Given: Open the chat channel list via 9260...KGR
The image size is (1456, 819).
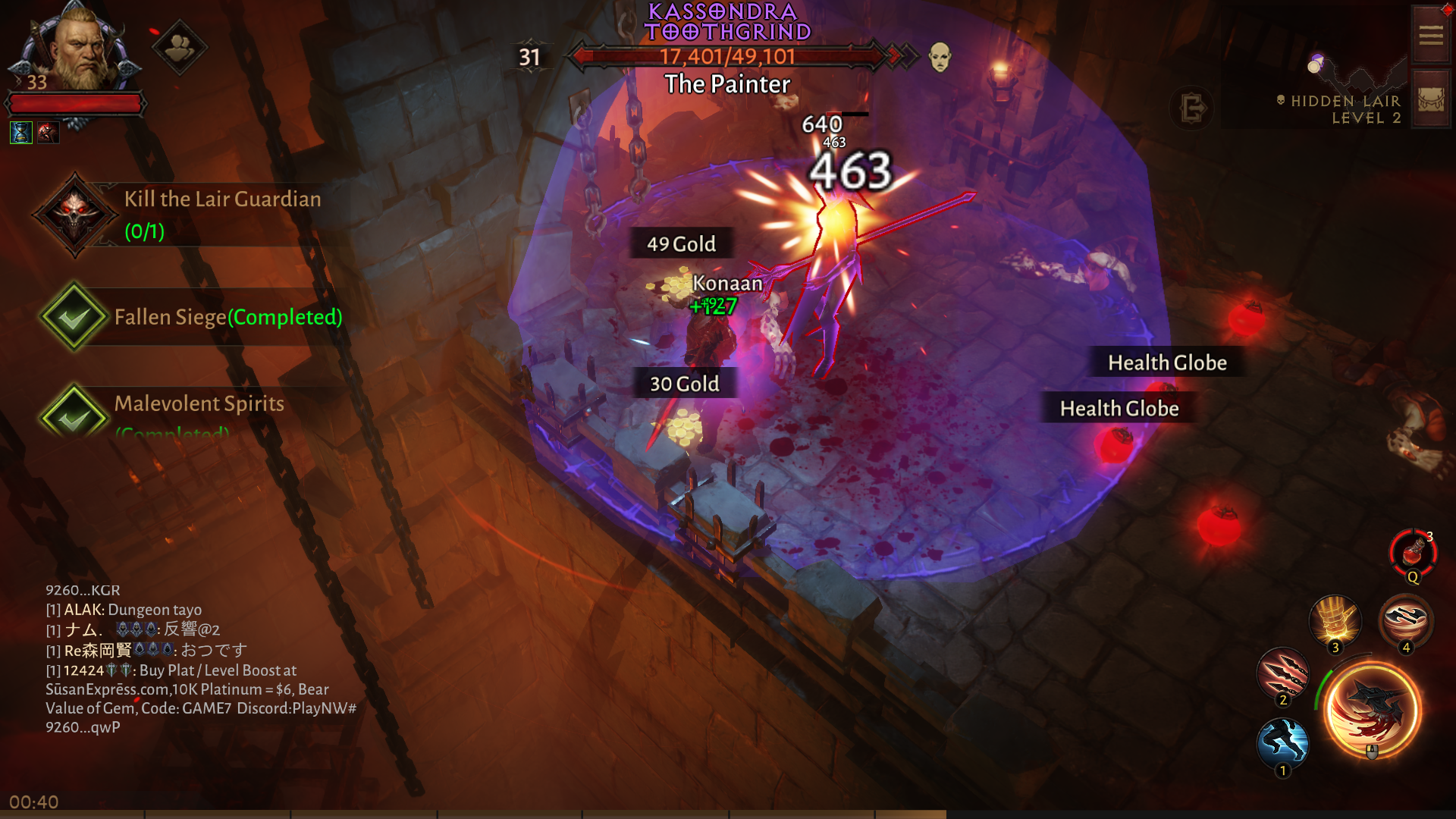Looking at the screenshot, I should click(83, 590).
